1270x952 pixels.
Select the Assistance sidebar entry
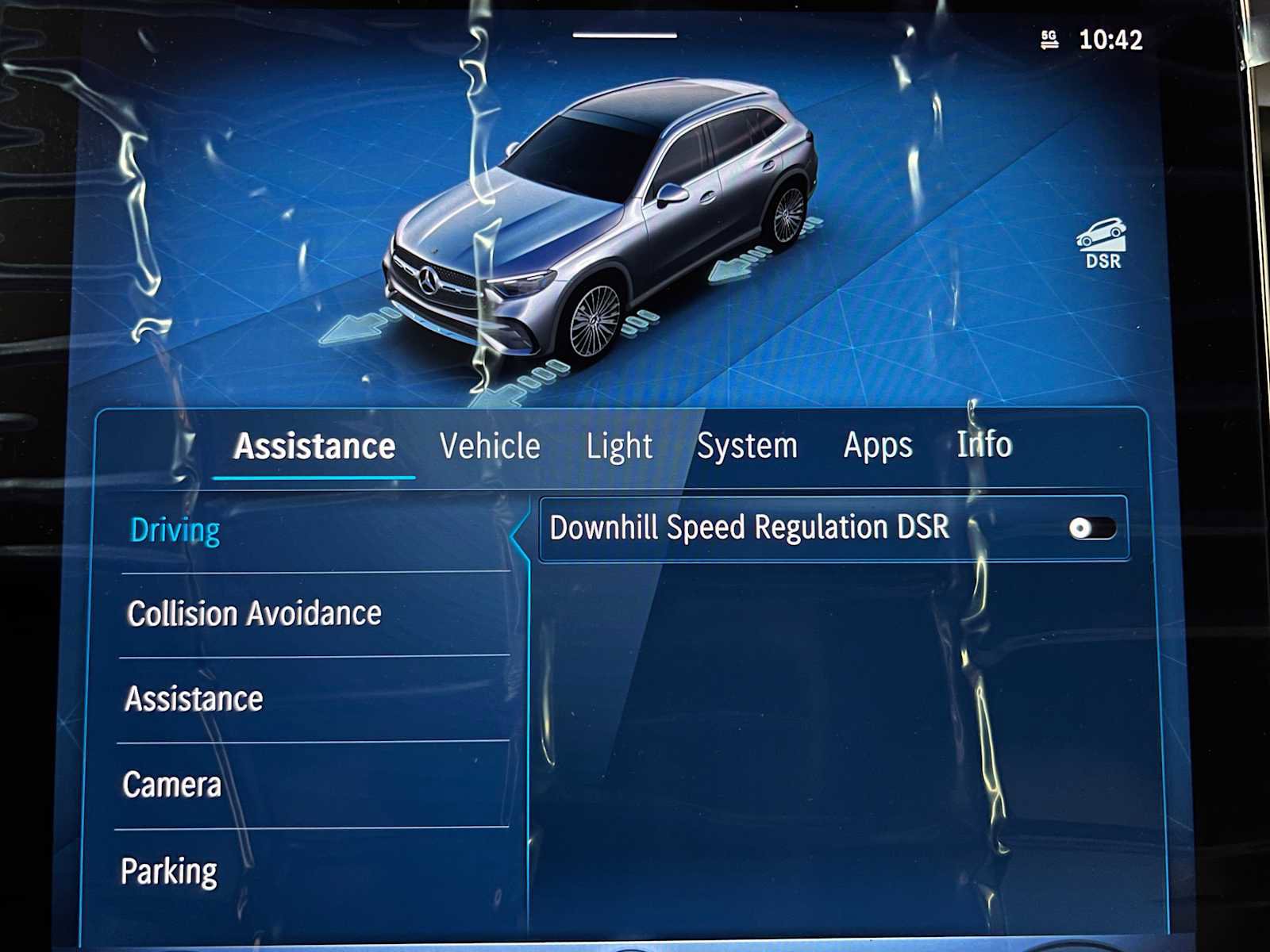pos(196,699)
